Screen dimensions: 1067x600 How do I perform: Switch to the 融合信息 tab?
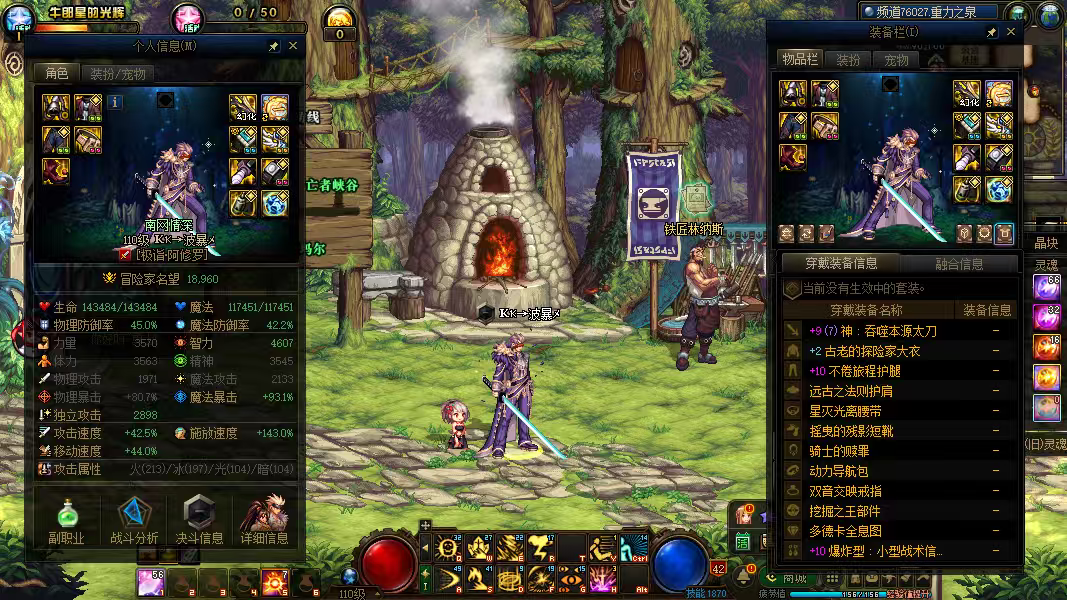tap(957, 264)
